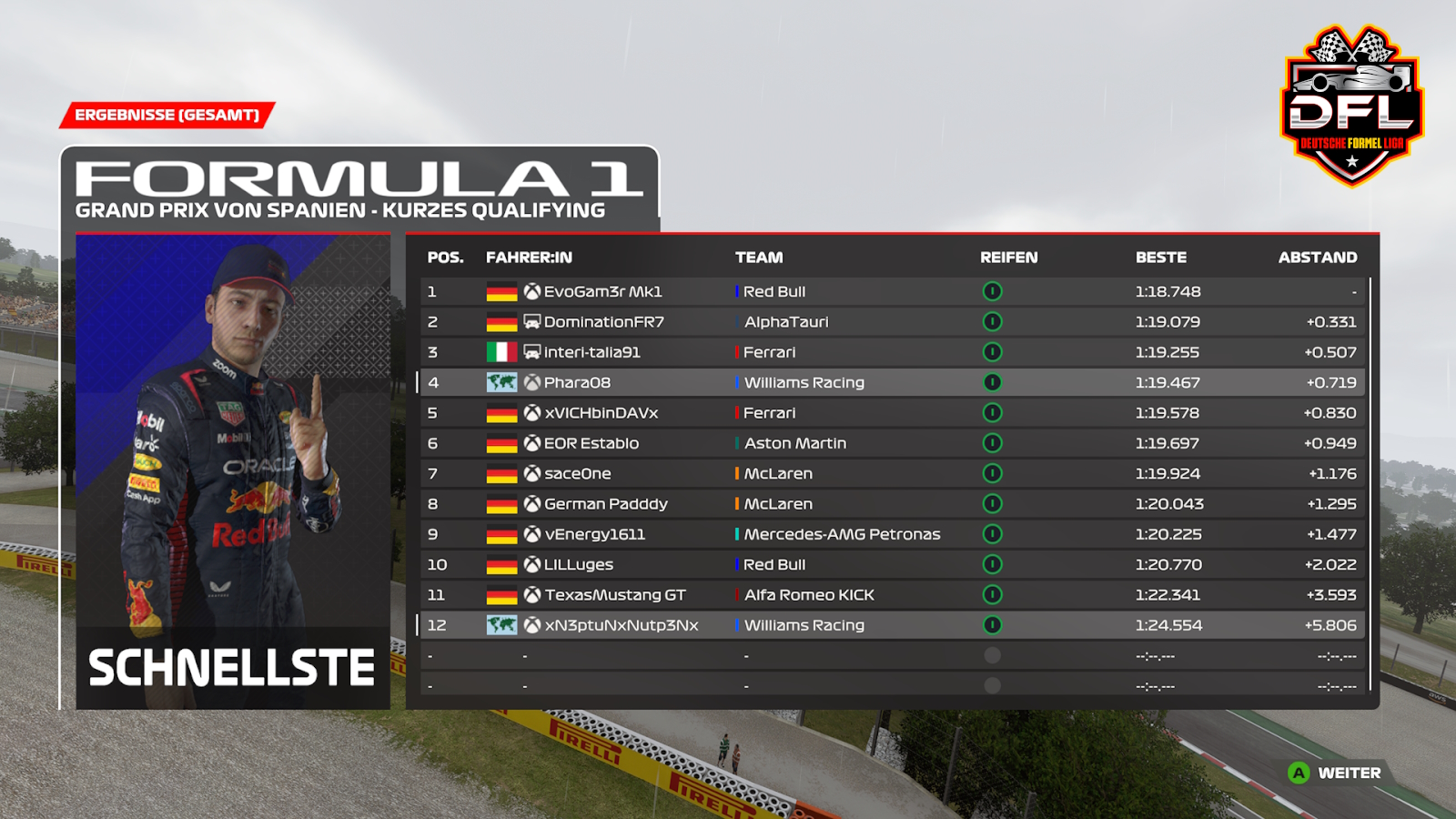Screen dimensions: 1456x819
Task: Choose the interi-talia91 row
Action: coord(892,352)
